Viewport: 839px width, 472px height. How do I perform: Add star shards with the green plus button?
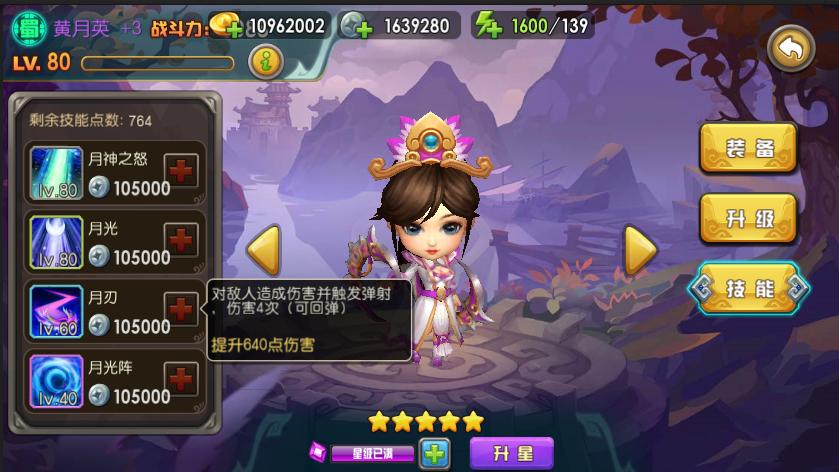click(434, 453)
